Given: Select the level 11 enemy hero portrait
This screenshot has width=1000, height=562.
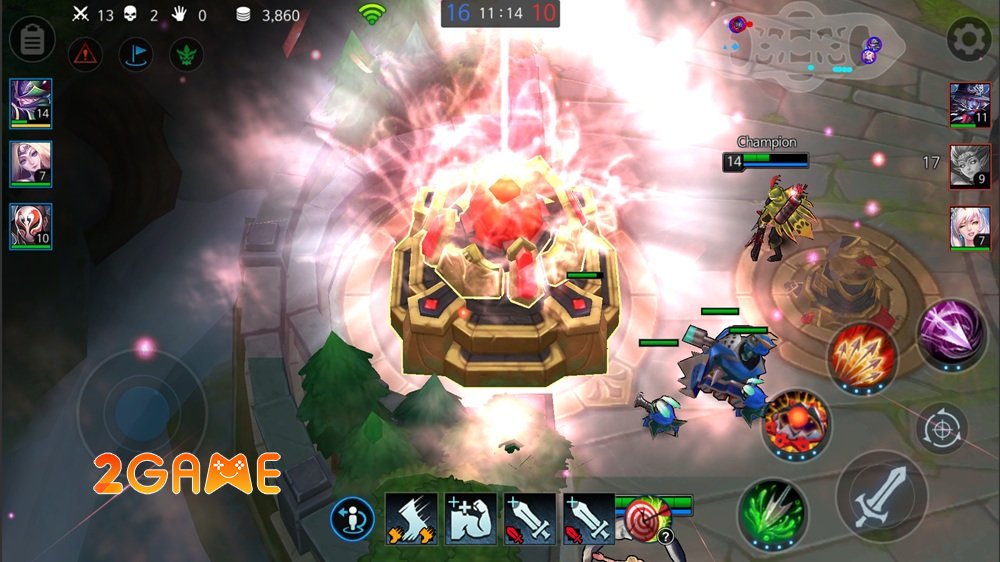Looking at the screenshot, I should click(970, 105).
